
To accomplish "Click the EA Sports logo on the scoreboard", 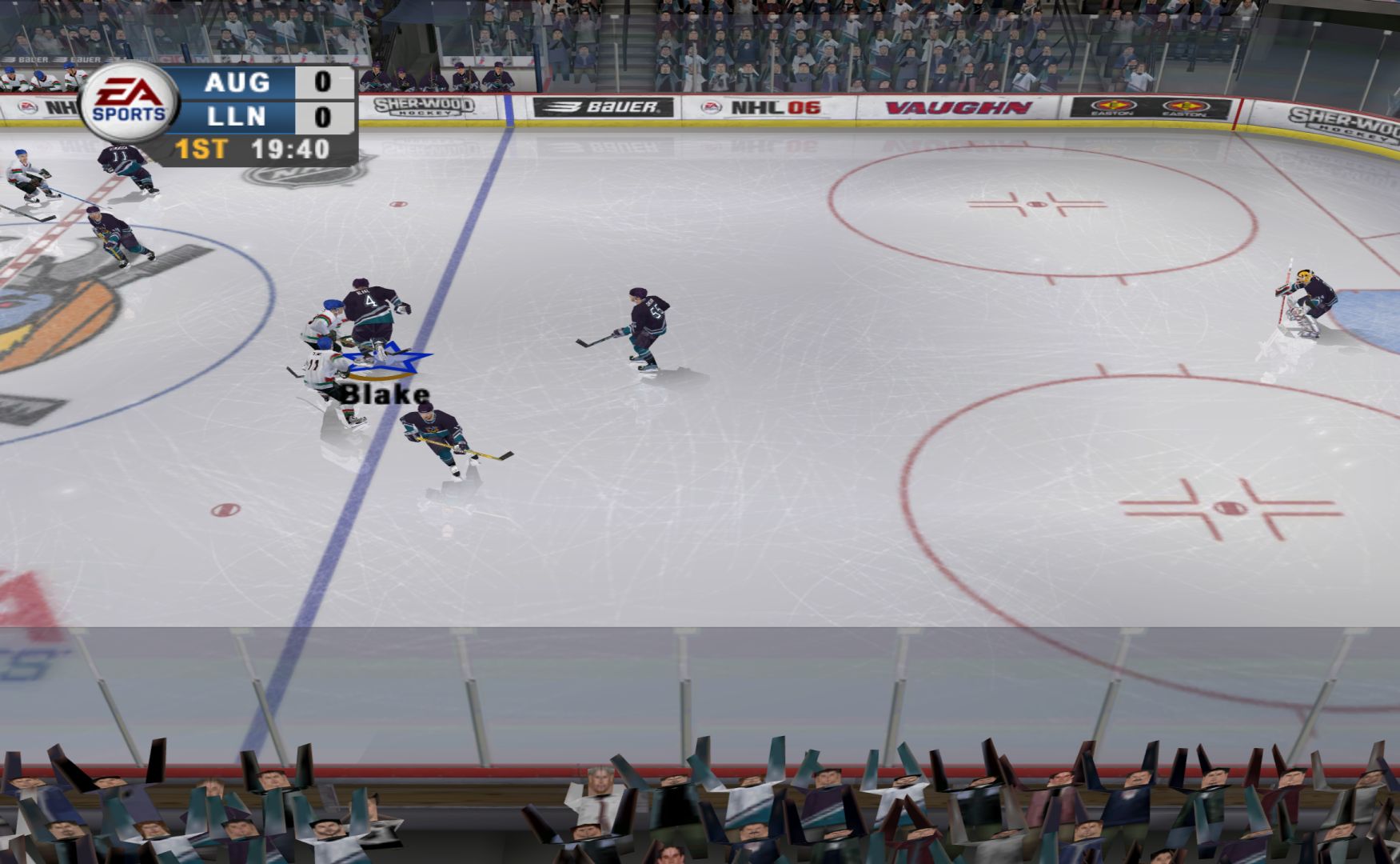I will 129,103.
